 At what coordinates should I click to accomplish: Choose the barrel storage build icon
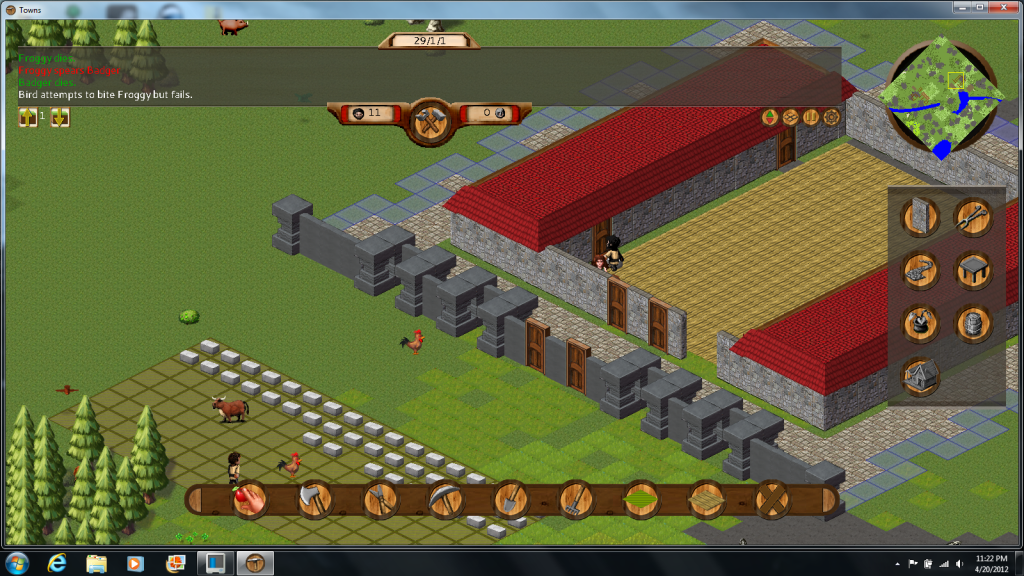pyautogui.click(x=972, y=323)
